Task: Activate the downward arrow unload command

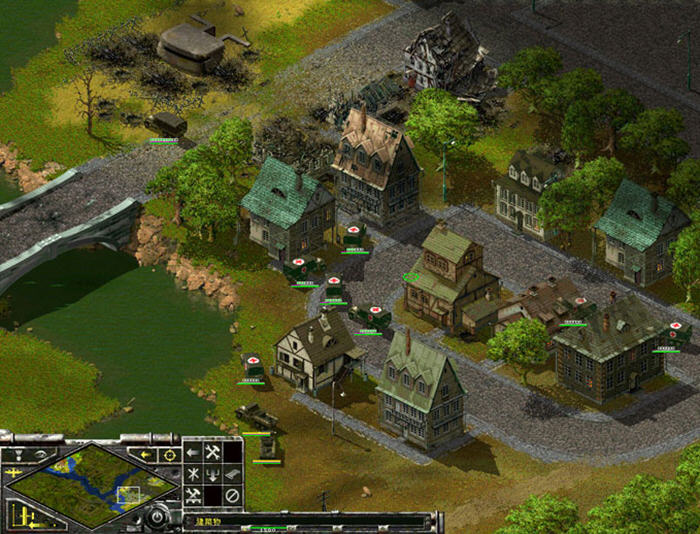Action: 213,474
